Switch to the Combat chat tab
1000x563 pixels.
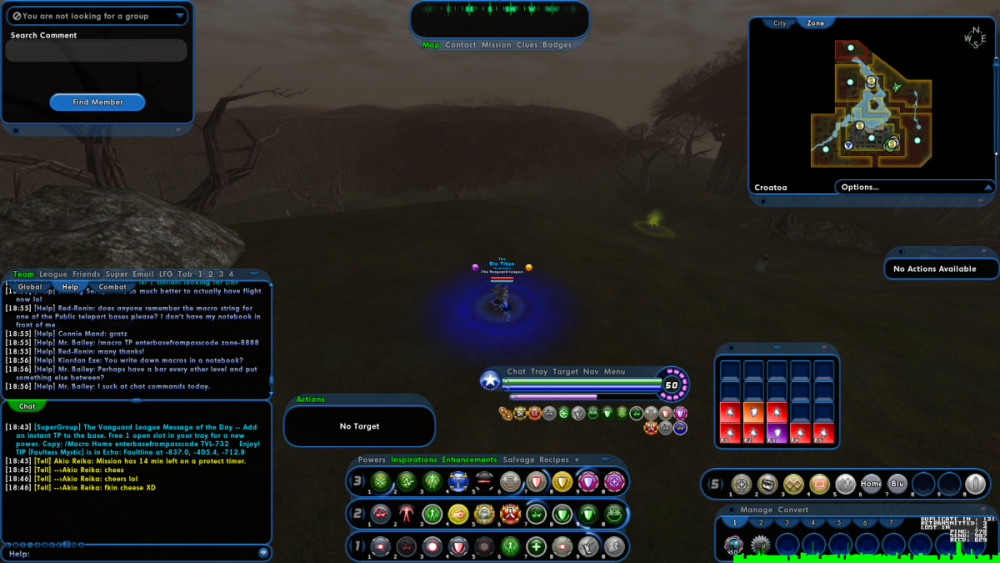112,287
